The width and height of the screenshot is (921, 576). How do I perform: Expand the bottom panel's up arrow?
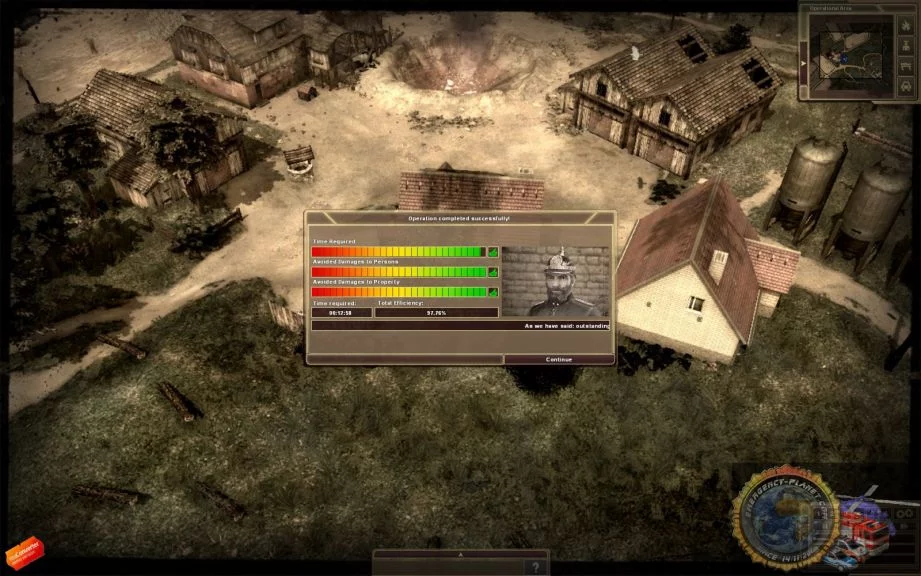click(x=460, y=553)
